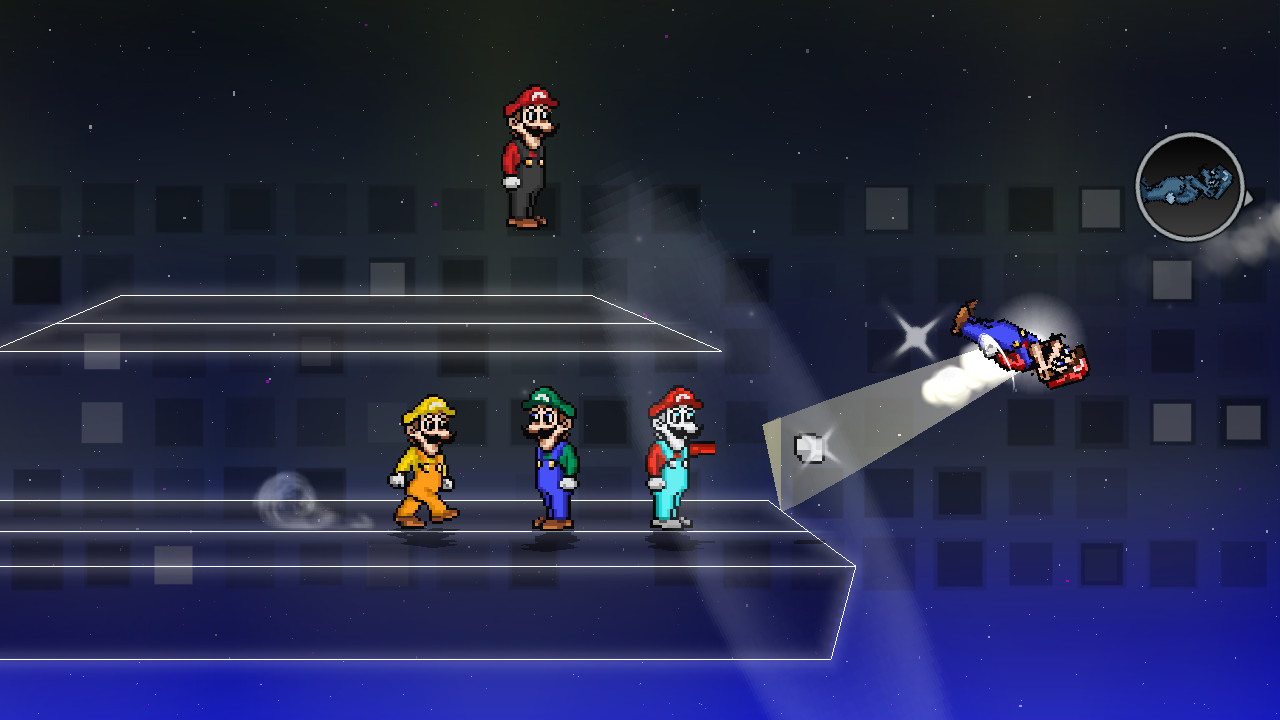Click the circular off-screen character indicator
This screenshot has width=1280, height=720.
click(1189, 185)
